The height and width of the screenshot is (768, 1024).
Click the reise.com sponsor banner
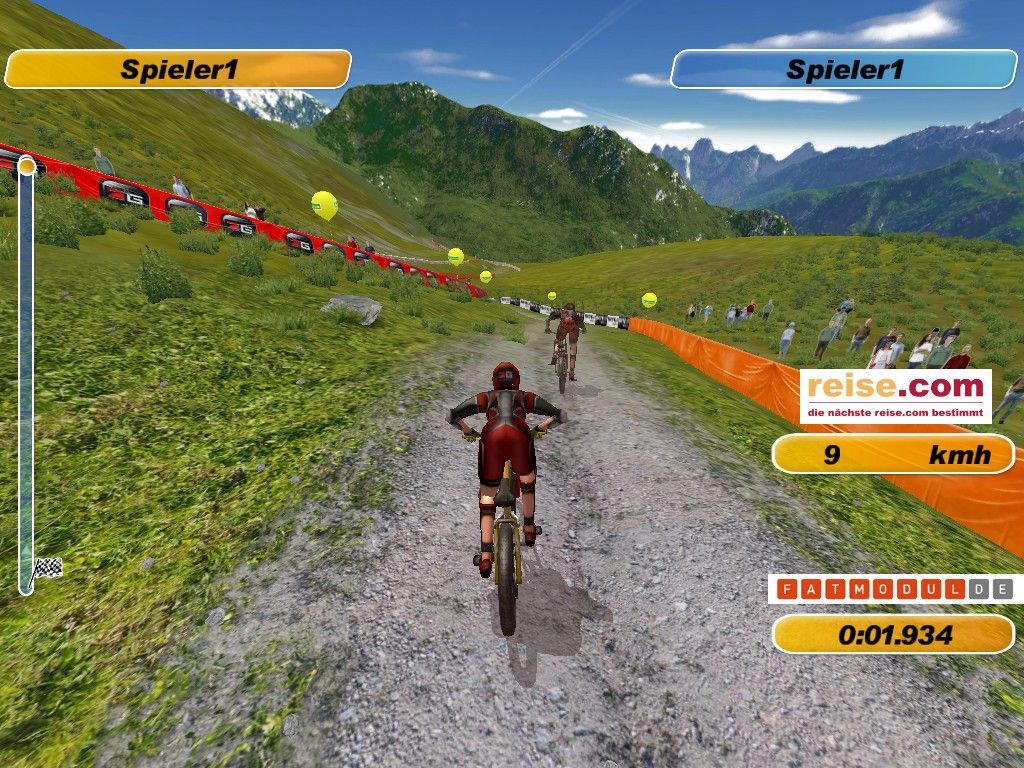click(895, 396)
